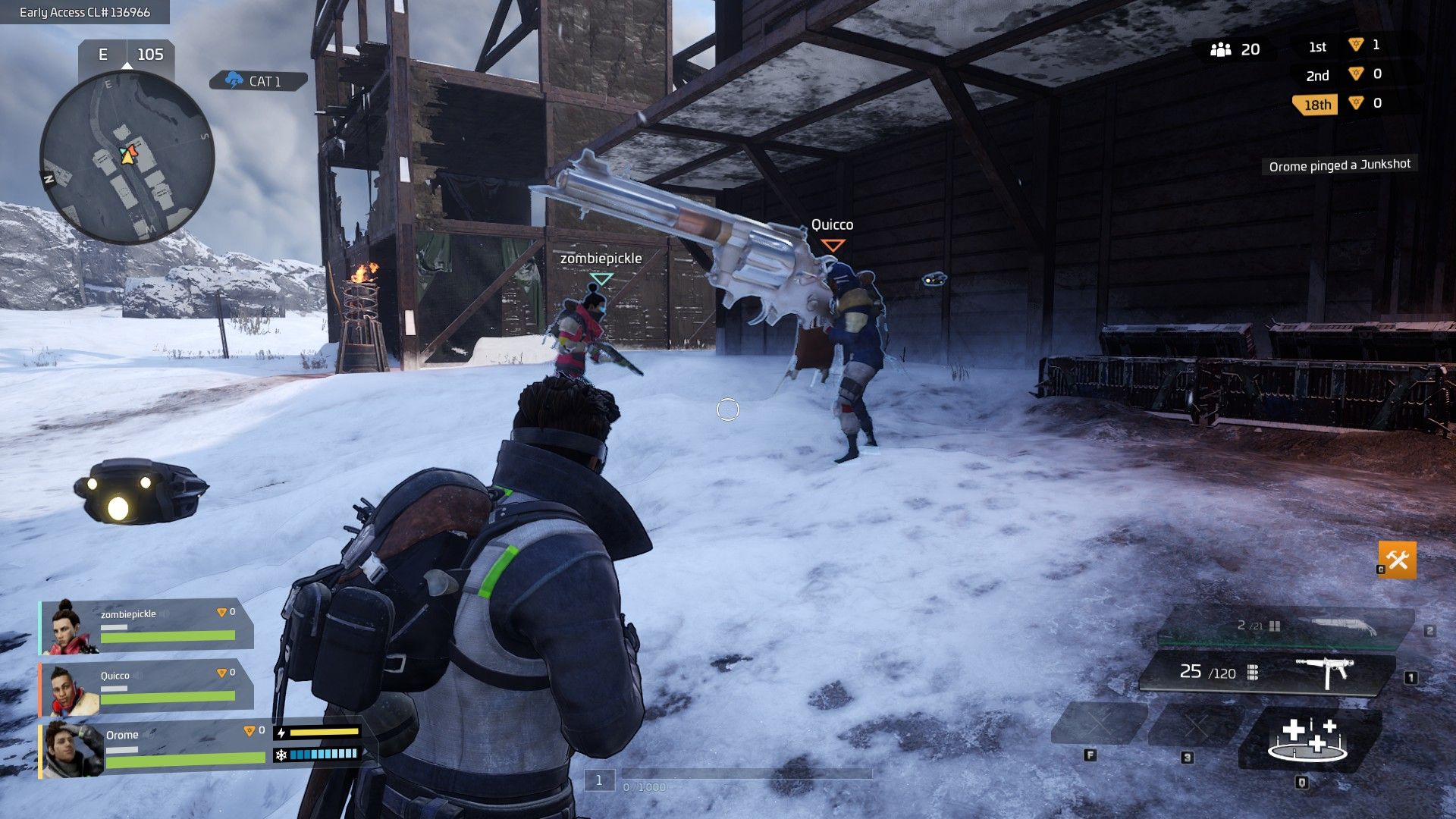The height and width of the screenshot is (819, 1456).
Task: Select the submachine gun weapon slot
Action: pyautogui.click(x=1266, y=673)
